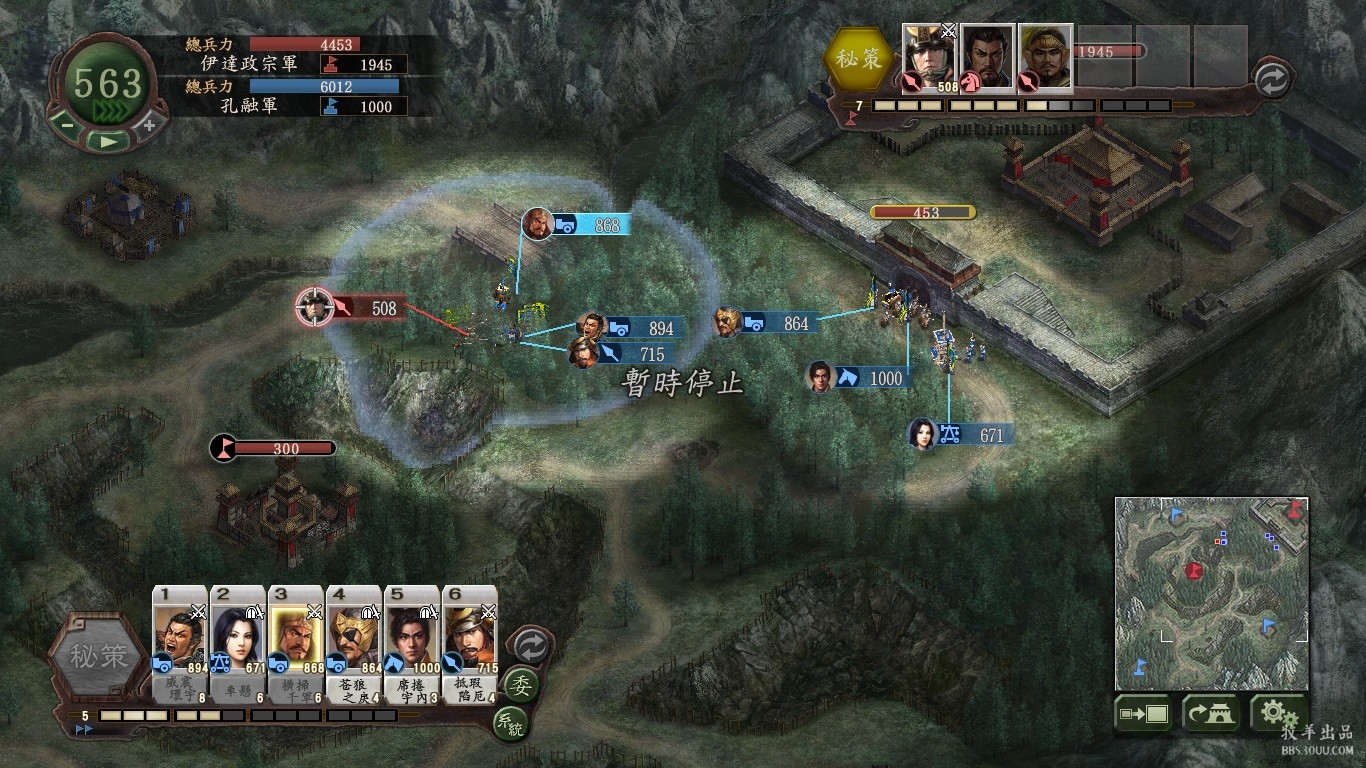Increase game speed with the plus button
The width and height of the screenshot is (1366, 768).
click(149, 125)
